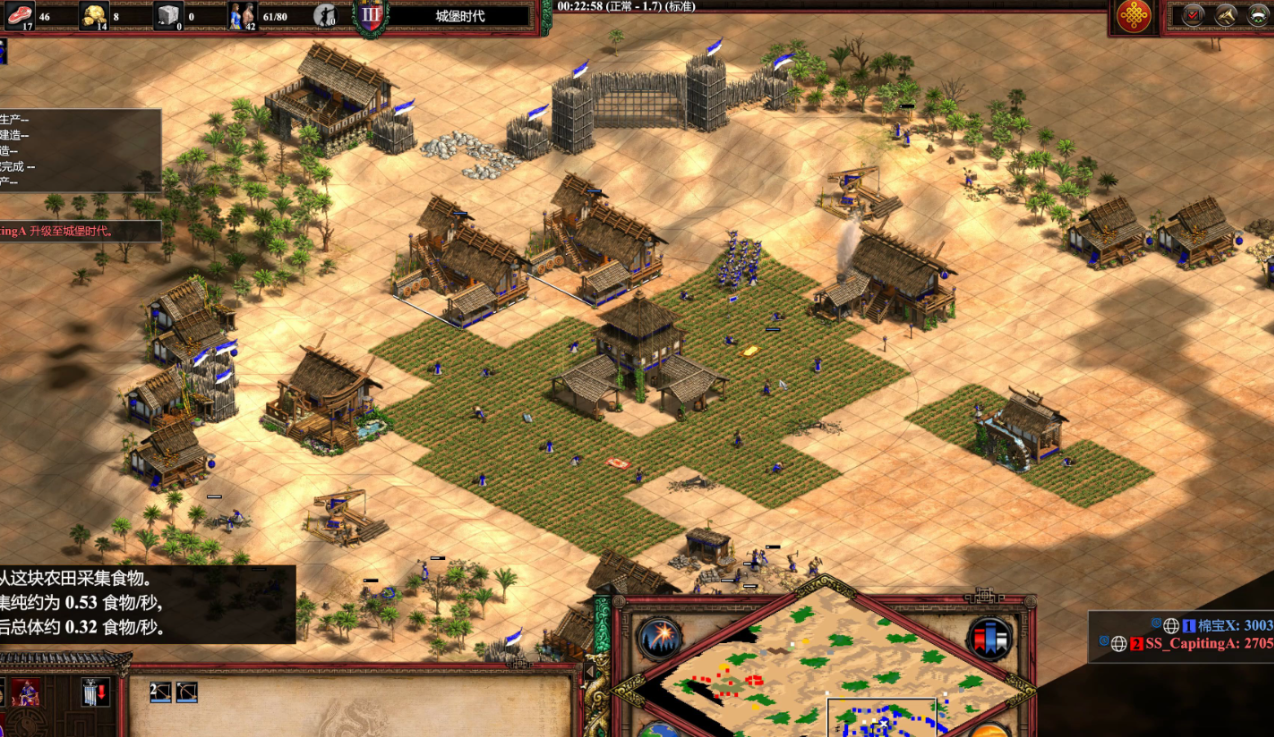The width and height of the screenshot is (1274, 737).
Task: Select control group 2 icon in panel
Action: coord(160,692)
